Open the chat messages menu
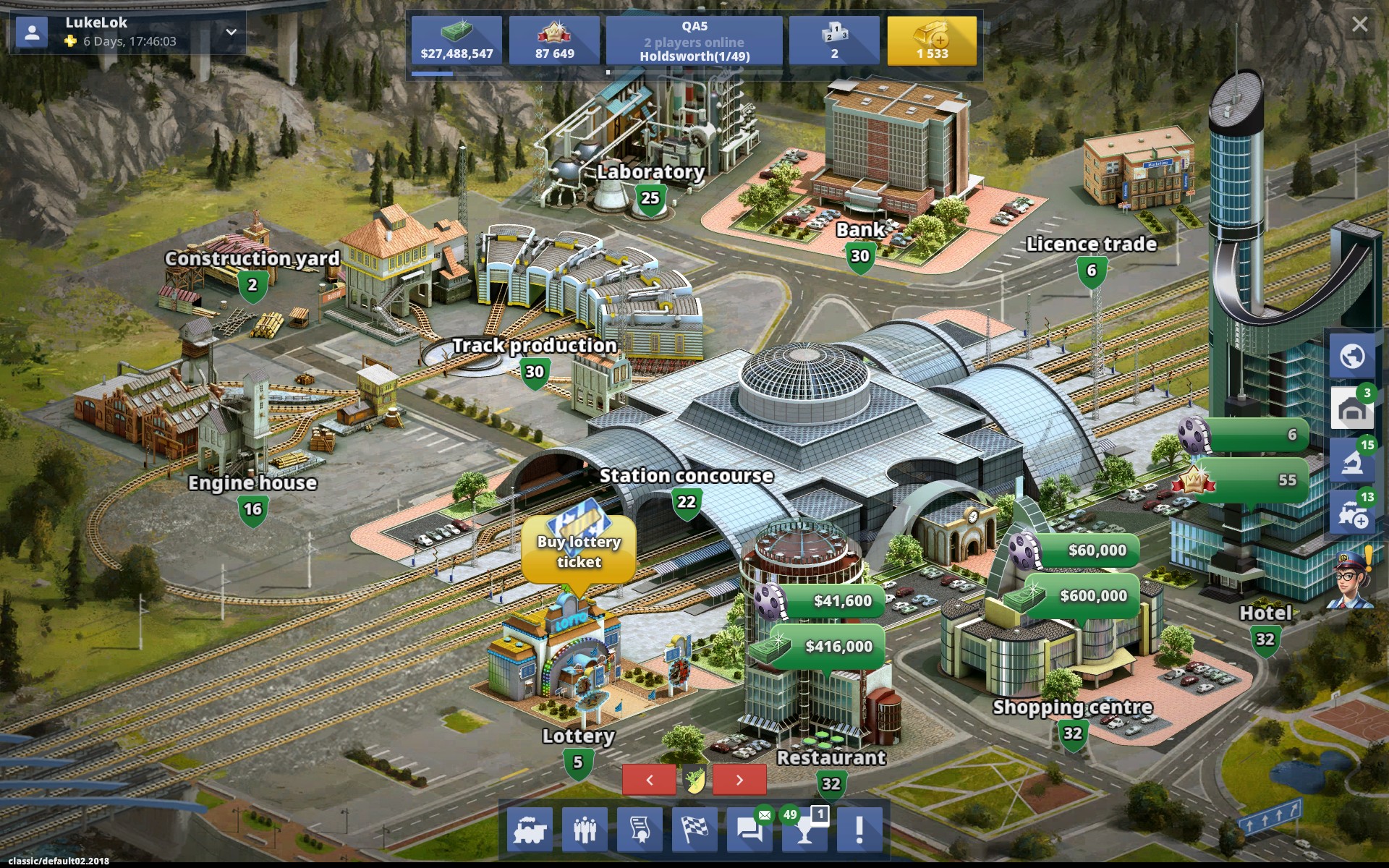 click(x=749, y=829)
